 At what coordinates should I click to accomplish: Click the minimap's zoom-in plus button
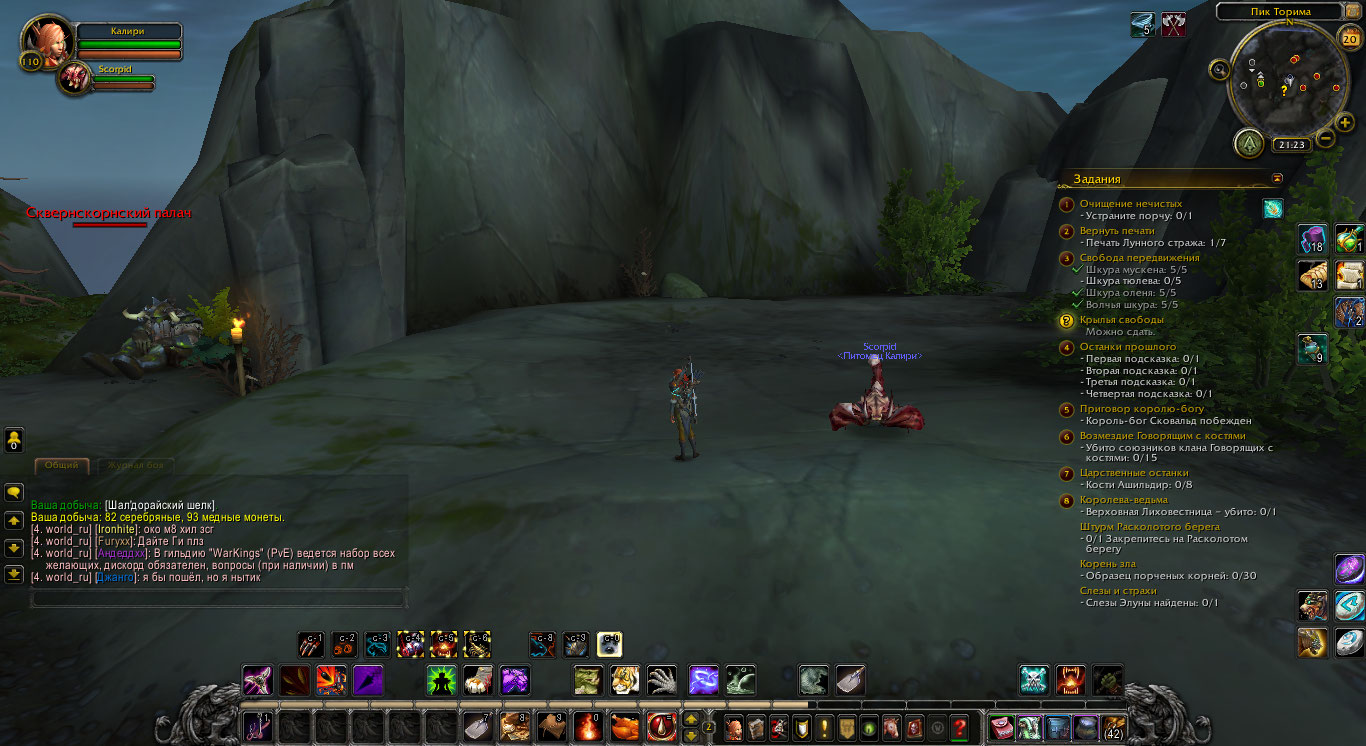[1345, 122]
